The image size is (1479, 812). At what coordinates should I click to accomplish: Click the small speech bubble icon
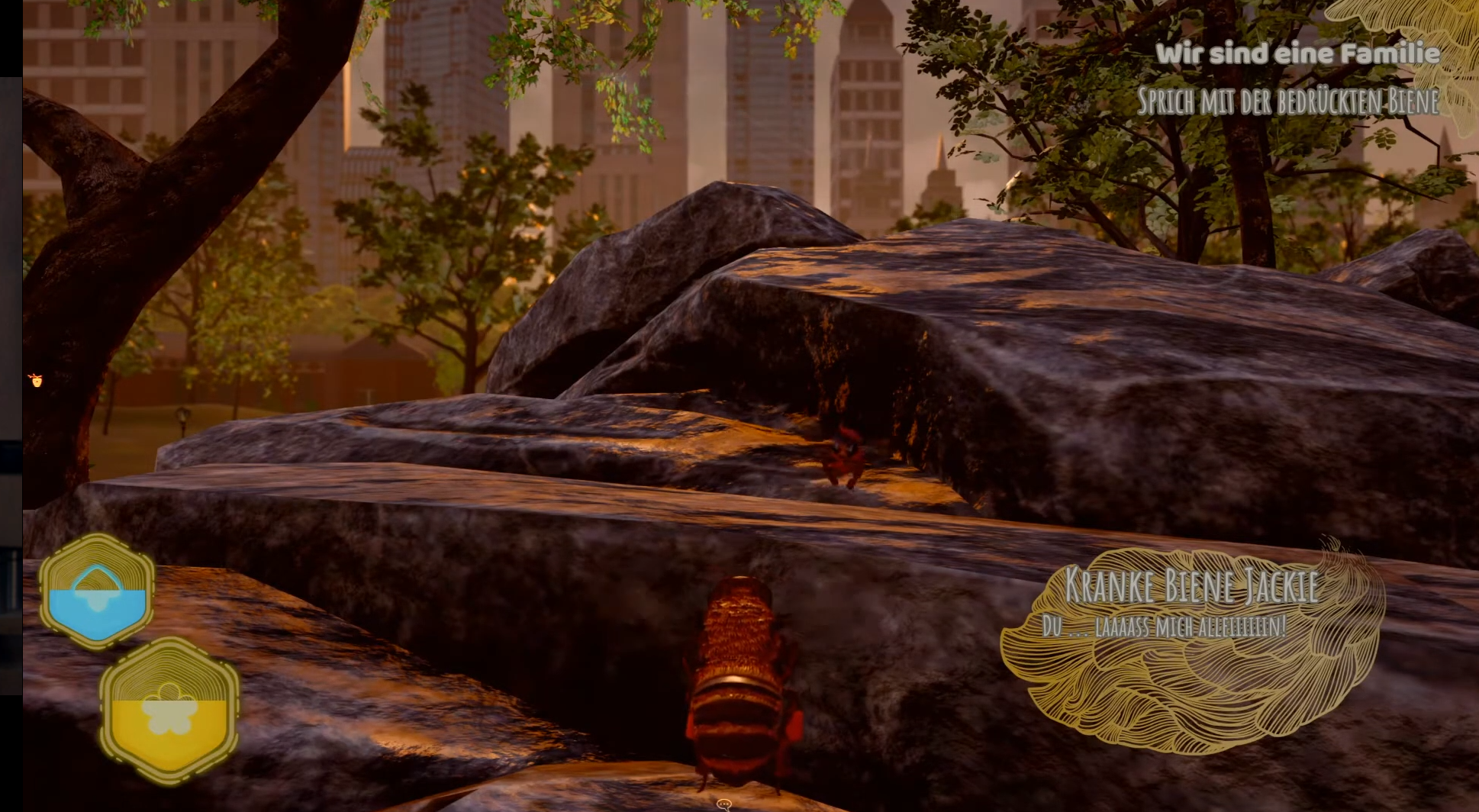[724, 804]
